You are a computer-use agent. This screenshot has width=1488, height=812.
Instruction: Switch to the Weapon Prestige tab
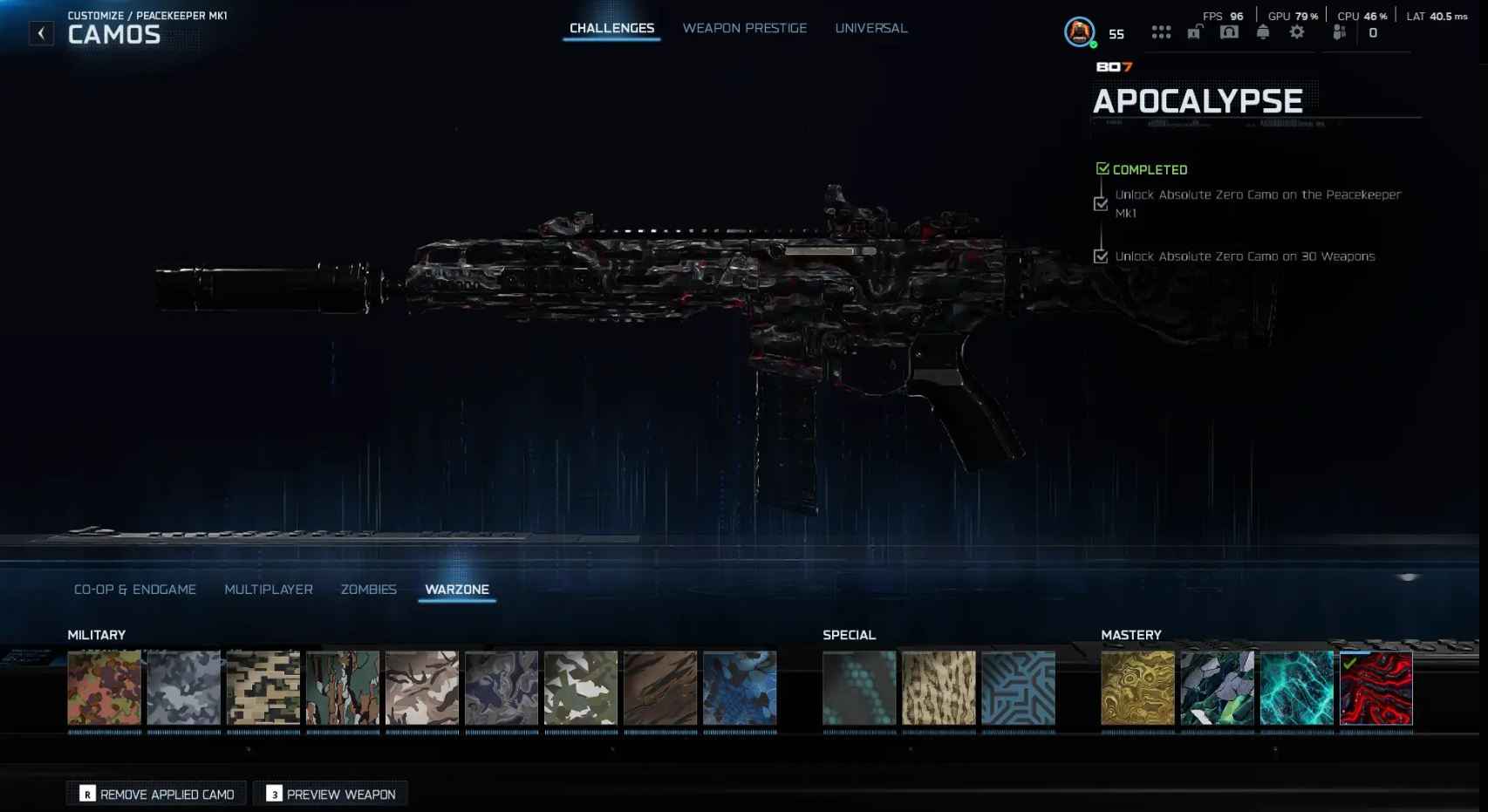[745, 28]
